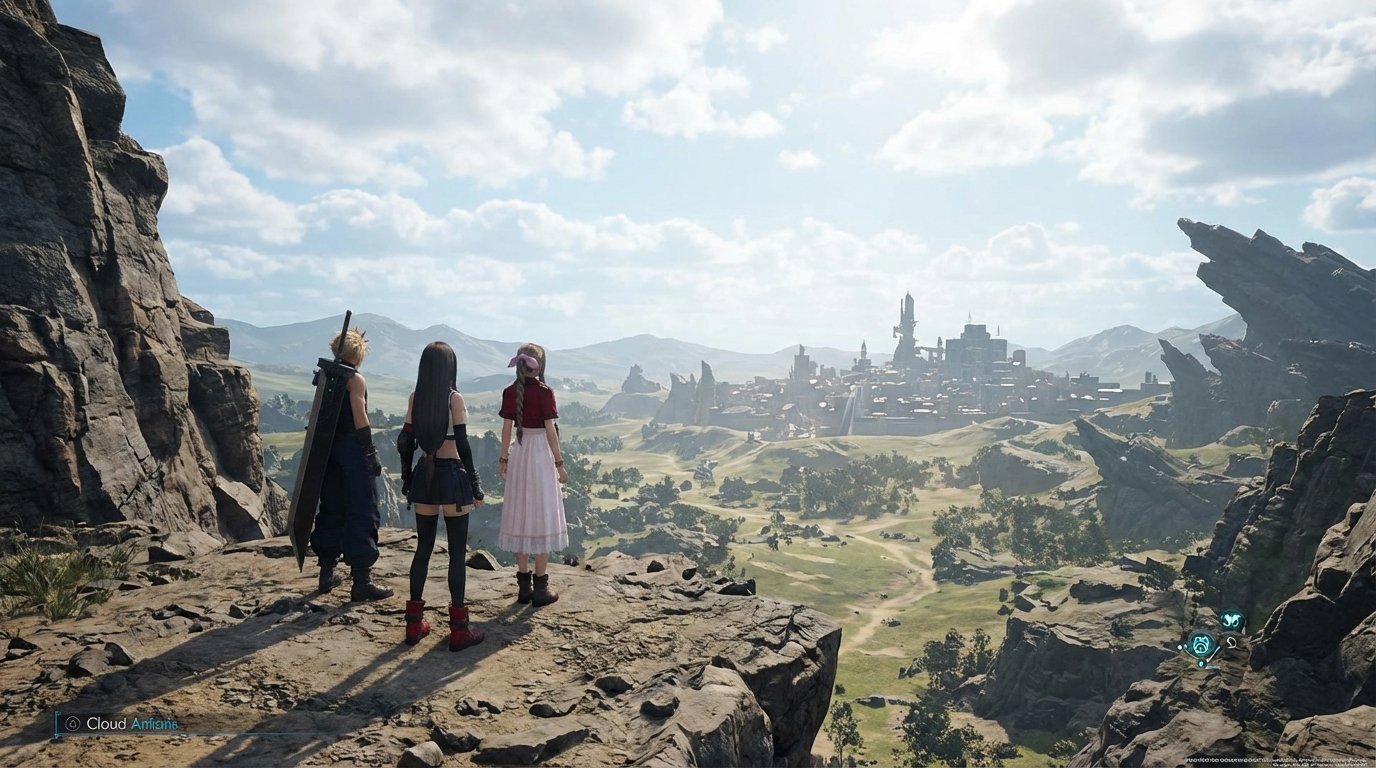The height and width of the screenshot is (768, 1376).
Task: Select the speaker name 'Cloud' in the prompt
Action: pyautogui.click(x=107, y=723)
